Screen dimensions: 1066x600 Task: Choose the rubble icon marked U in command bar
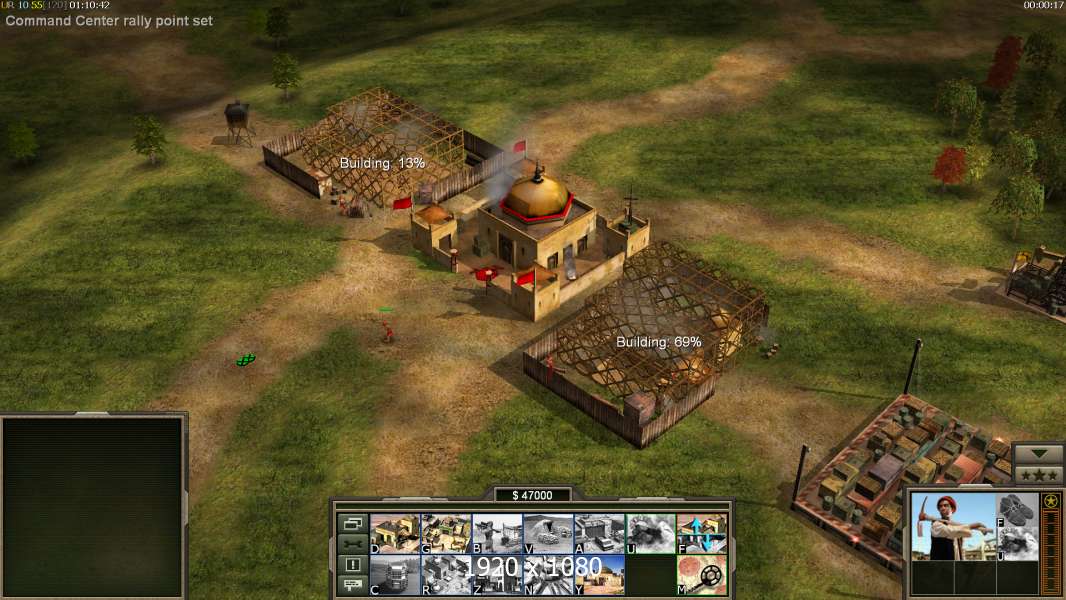[650, 534]
